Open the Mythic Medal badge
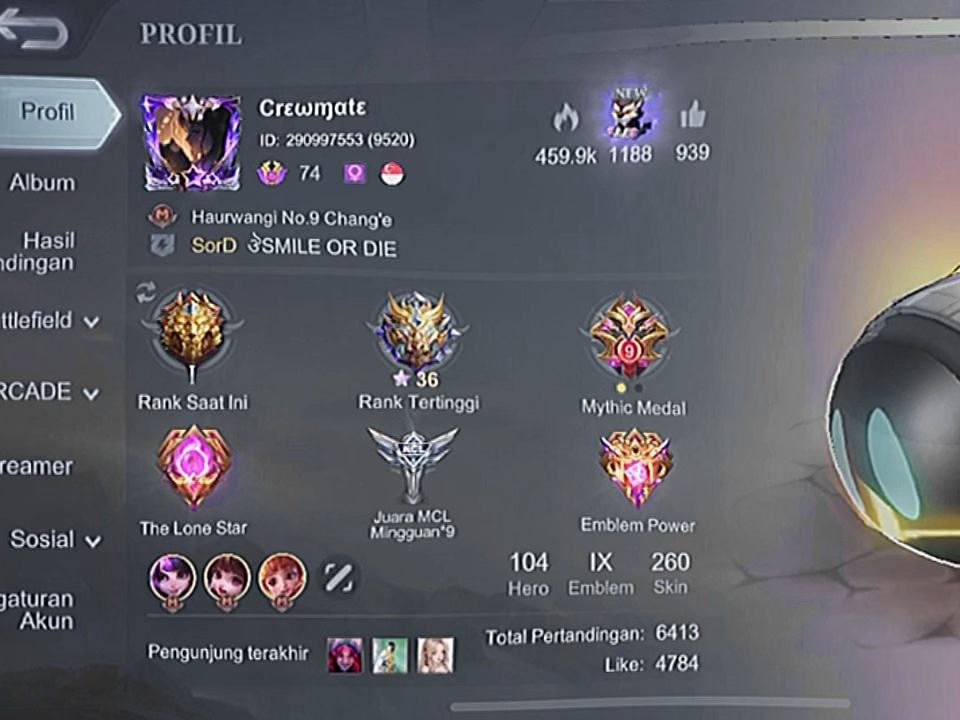 (x=630, y=338)
